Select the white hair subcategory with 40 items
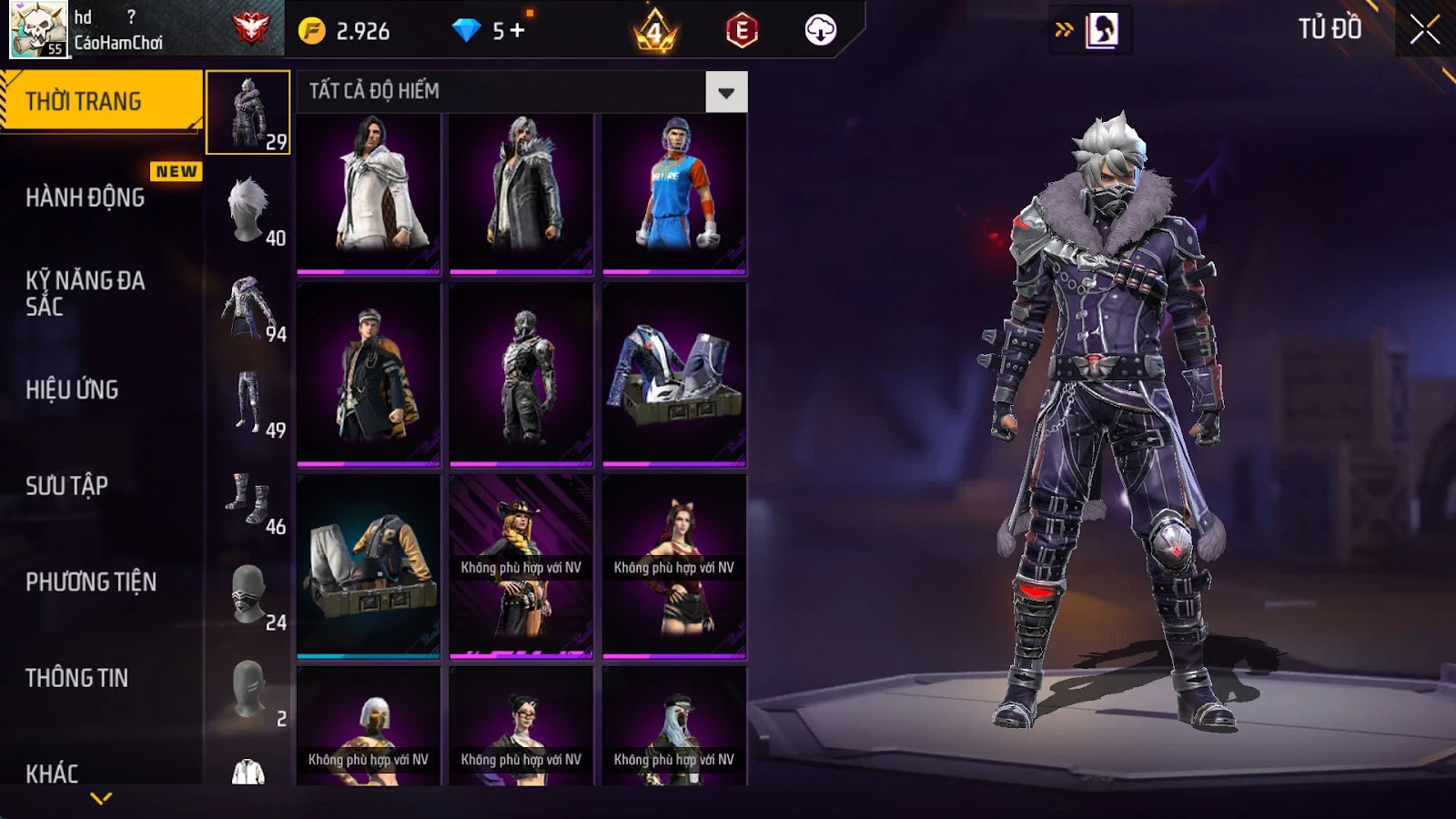This screenshot has height=819, width=1456. click(248, 209)
